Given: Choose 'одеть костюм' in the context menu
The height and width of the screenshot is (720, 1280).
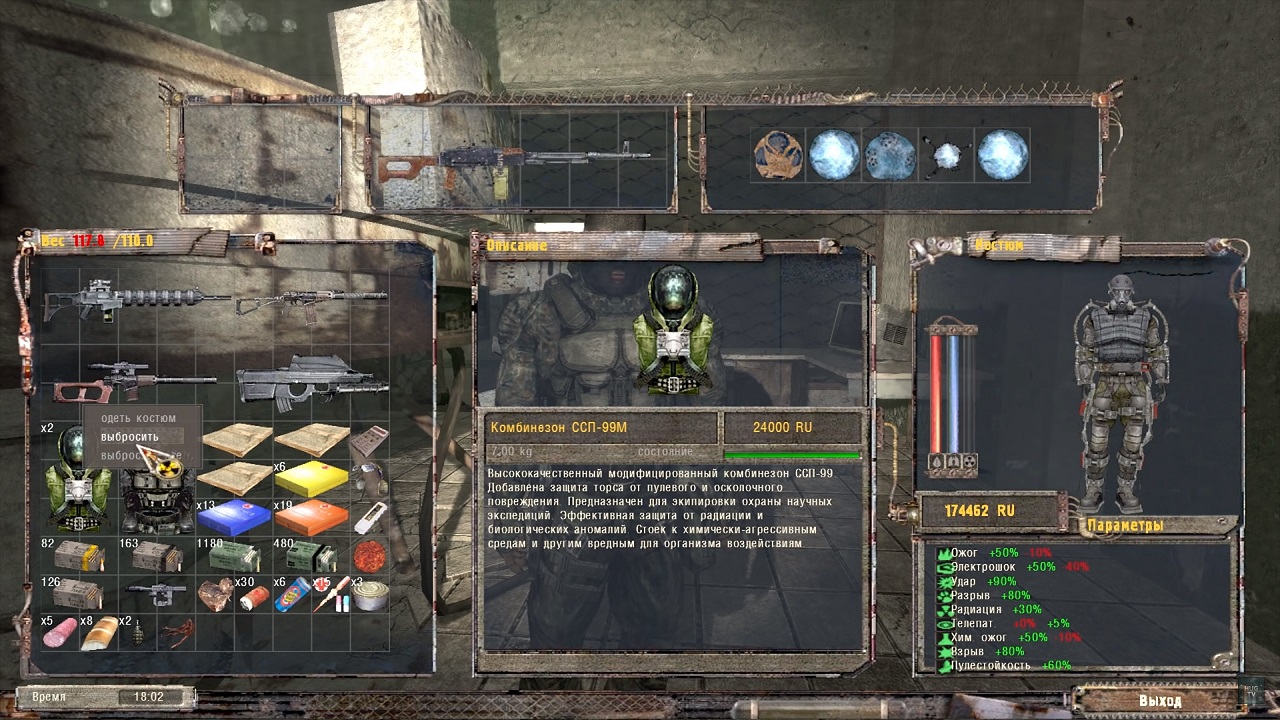Looking at the screenshot, I should pos(138,418).
